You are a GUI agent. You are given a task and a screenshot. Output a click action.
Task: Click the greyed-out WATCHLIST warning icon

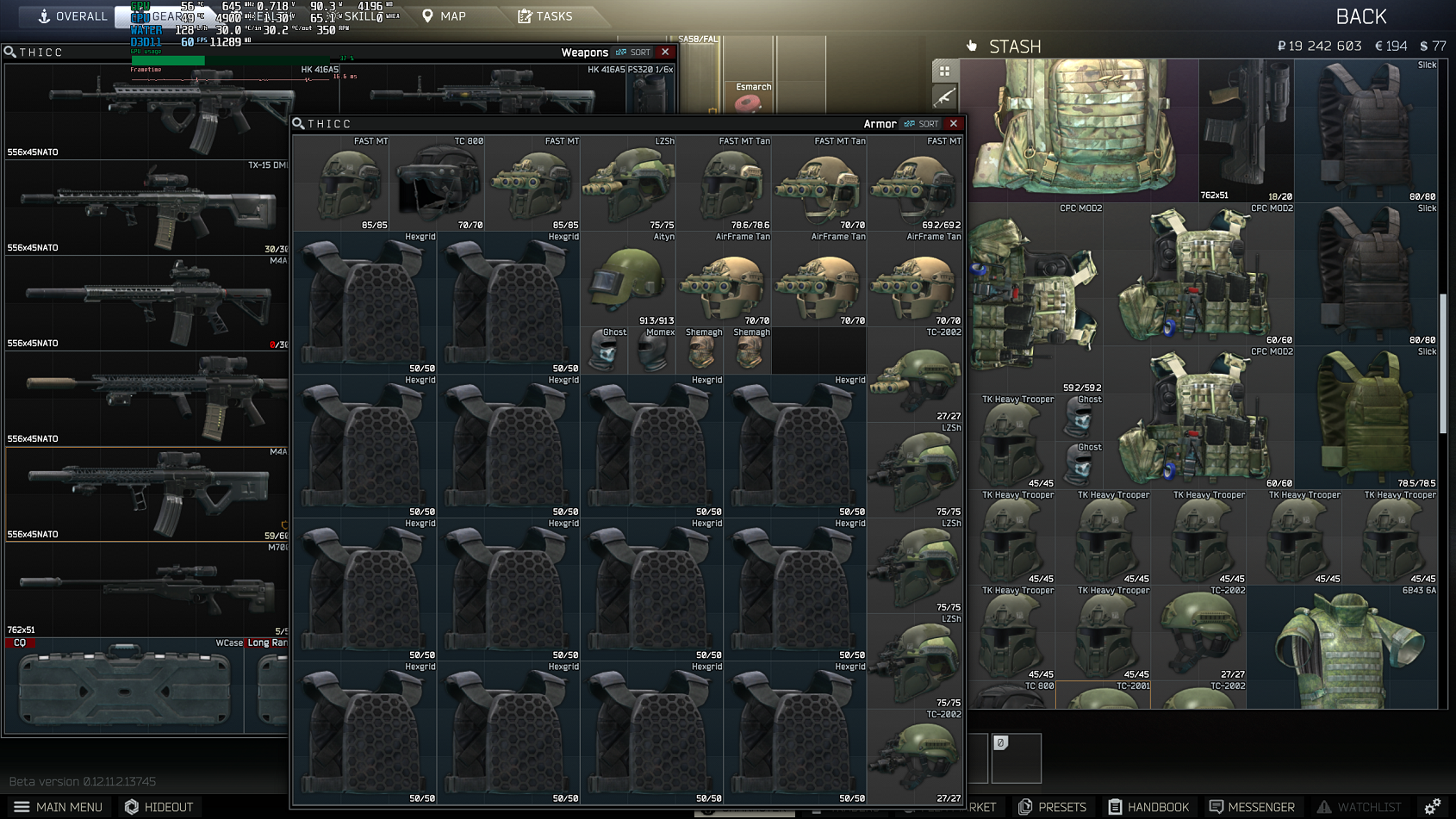click(x=1326, y=807)
